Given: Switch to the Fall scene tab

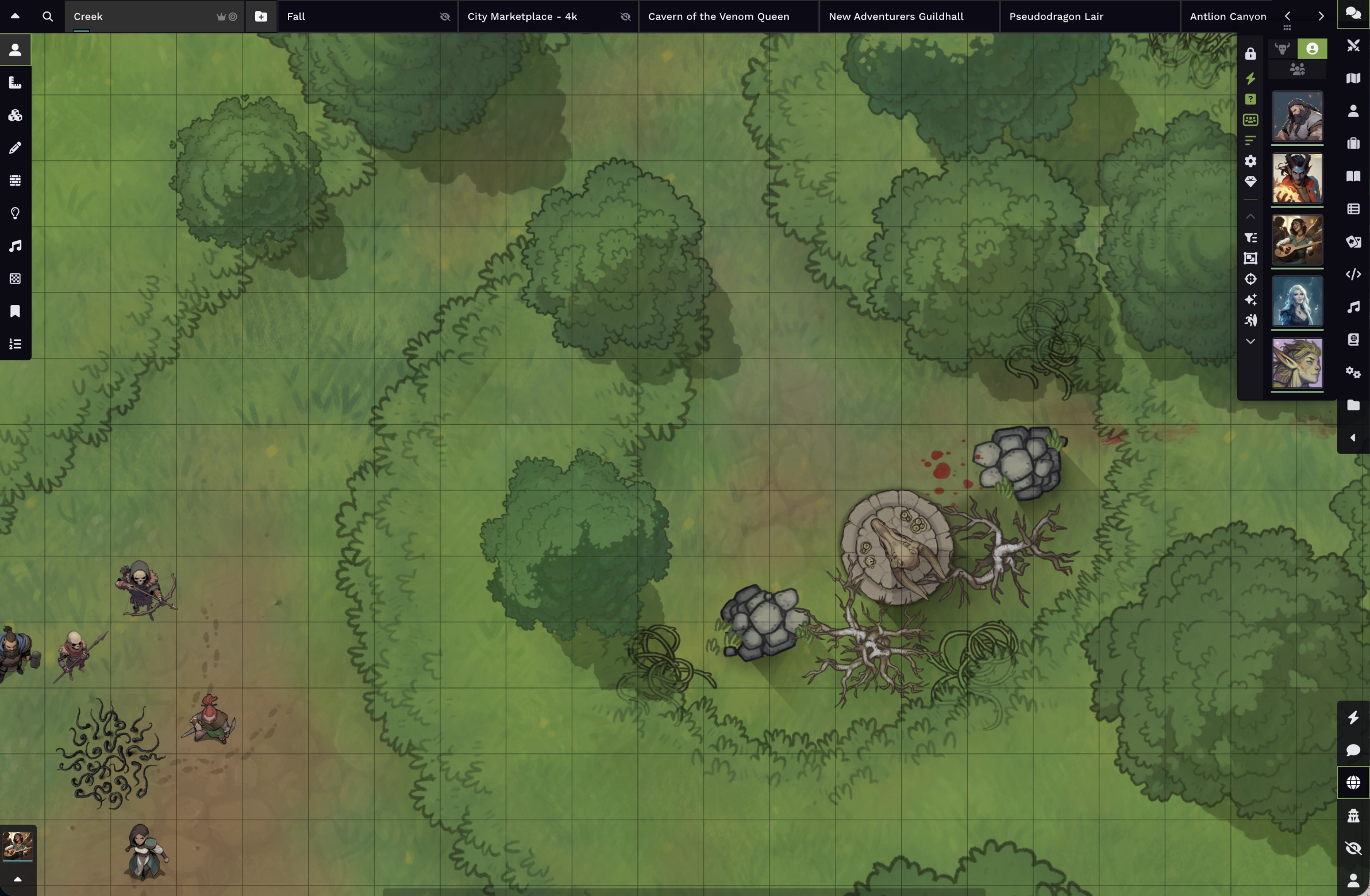Looking at the screenshot, I should point(357,17).
